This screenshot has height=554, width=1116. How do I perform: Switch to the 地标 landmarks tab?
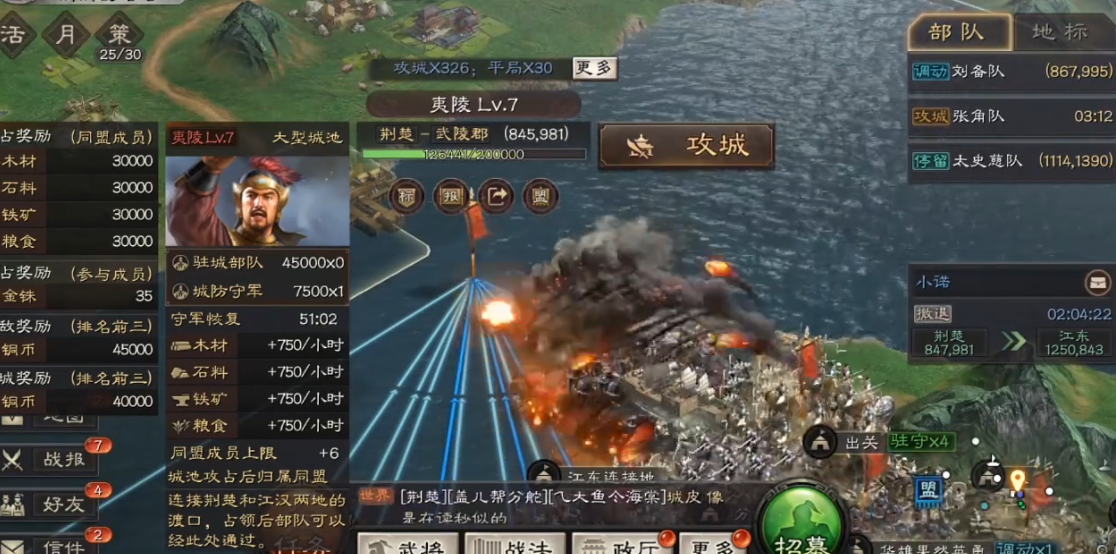1060,32
